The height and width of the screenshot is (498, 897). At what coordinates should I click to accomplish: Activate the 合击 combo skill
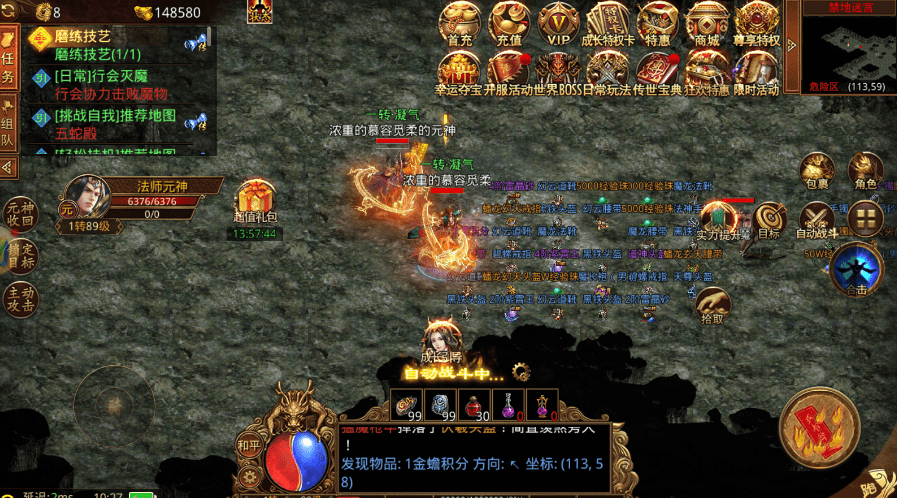pyautogui.click(x=856, y=268)
